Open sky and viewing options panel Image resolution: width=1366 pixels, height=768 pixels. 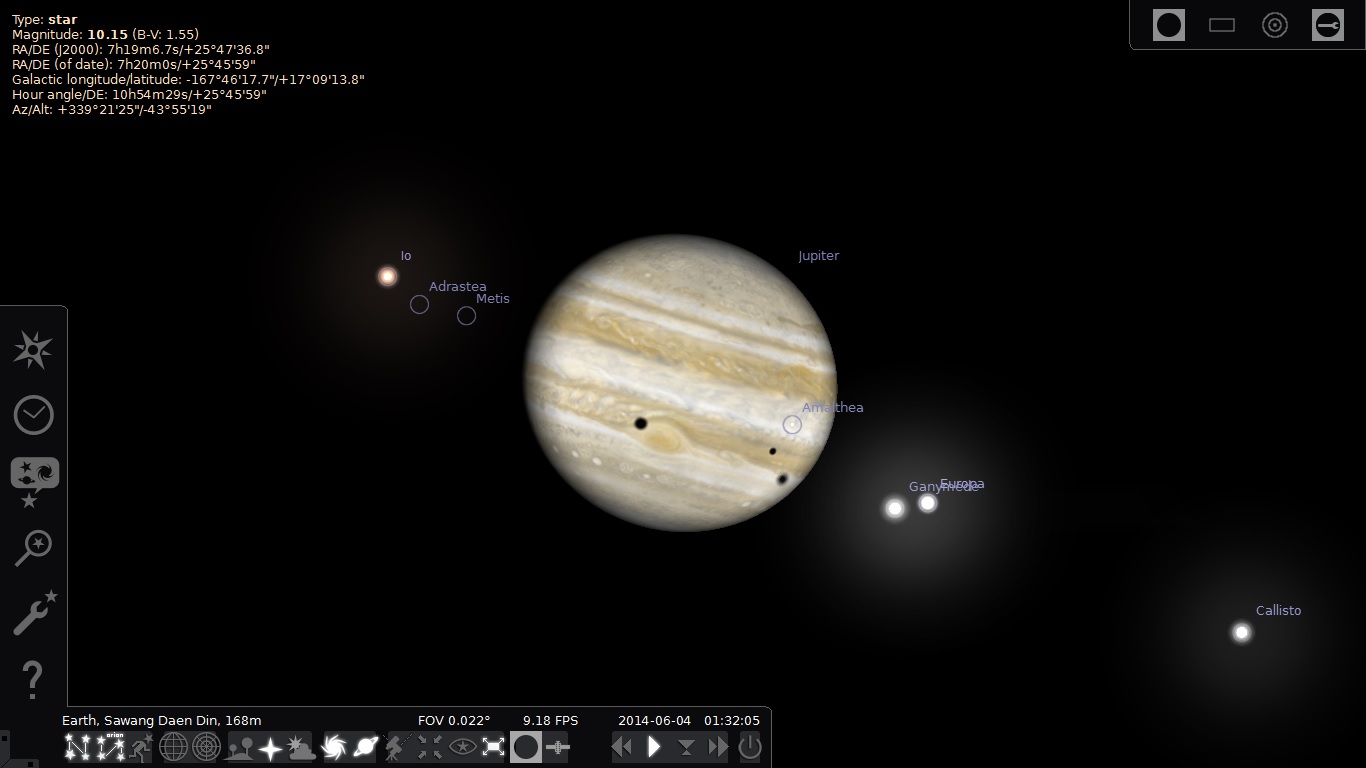pyautogui.click(x=34, y=480)
